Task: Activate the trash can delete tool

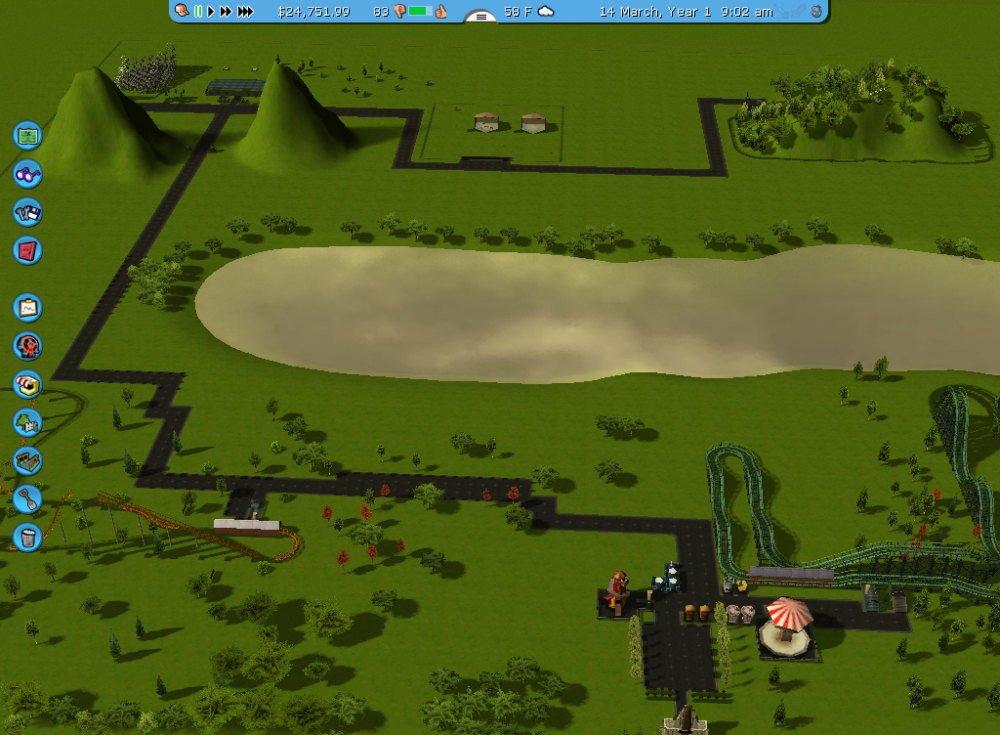Action: [x=27, y=537]
